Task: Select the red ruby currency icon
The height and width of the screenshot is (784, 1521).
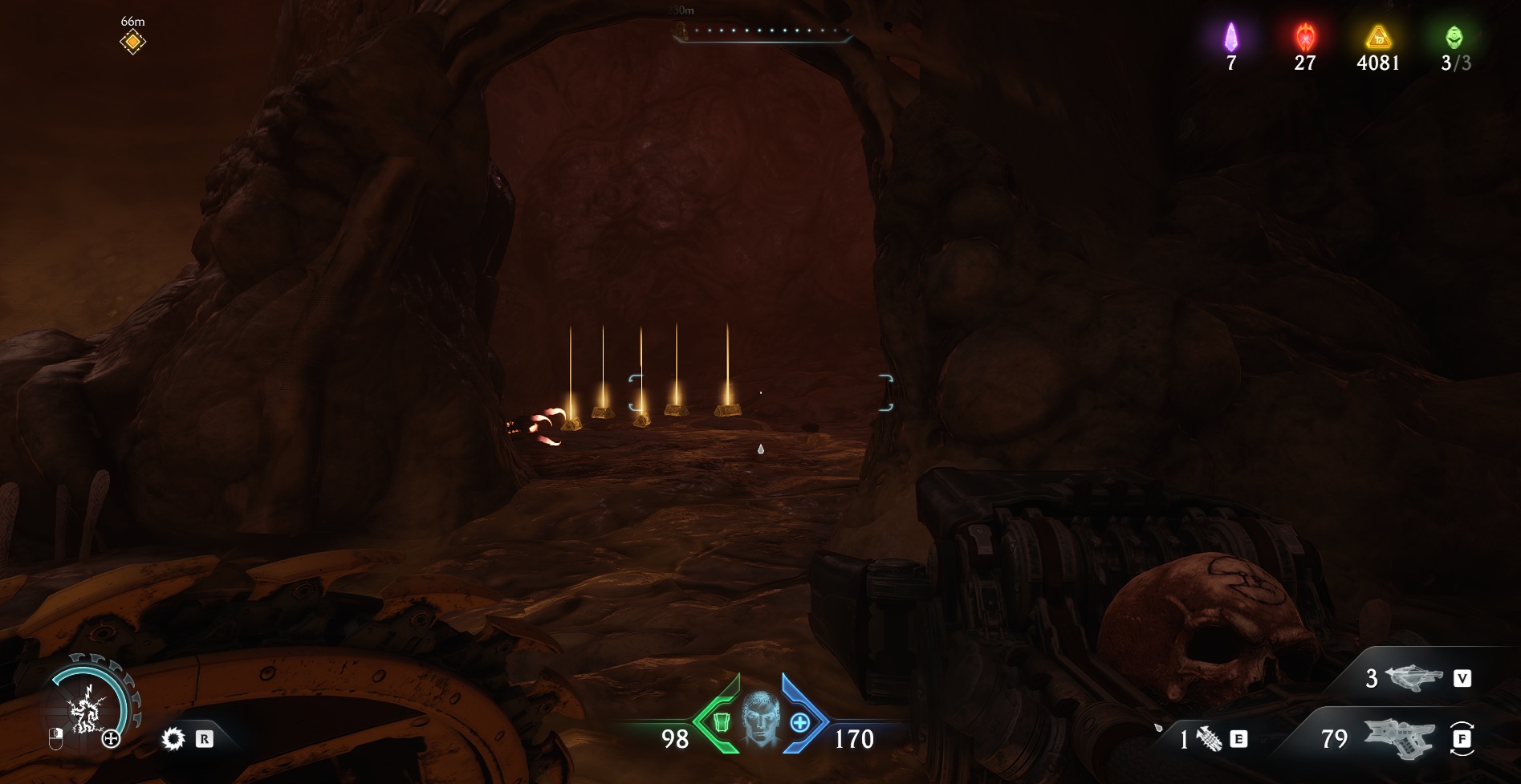Action: click(x=1305, y=37)
